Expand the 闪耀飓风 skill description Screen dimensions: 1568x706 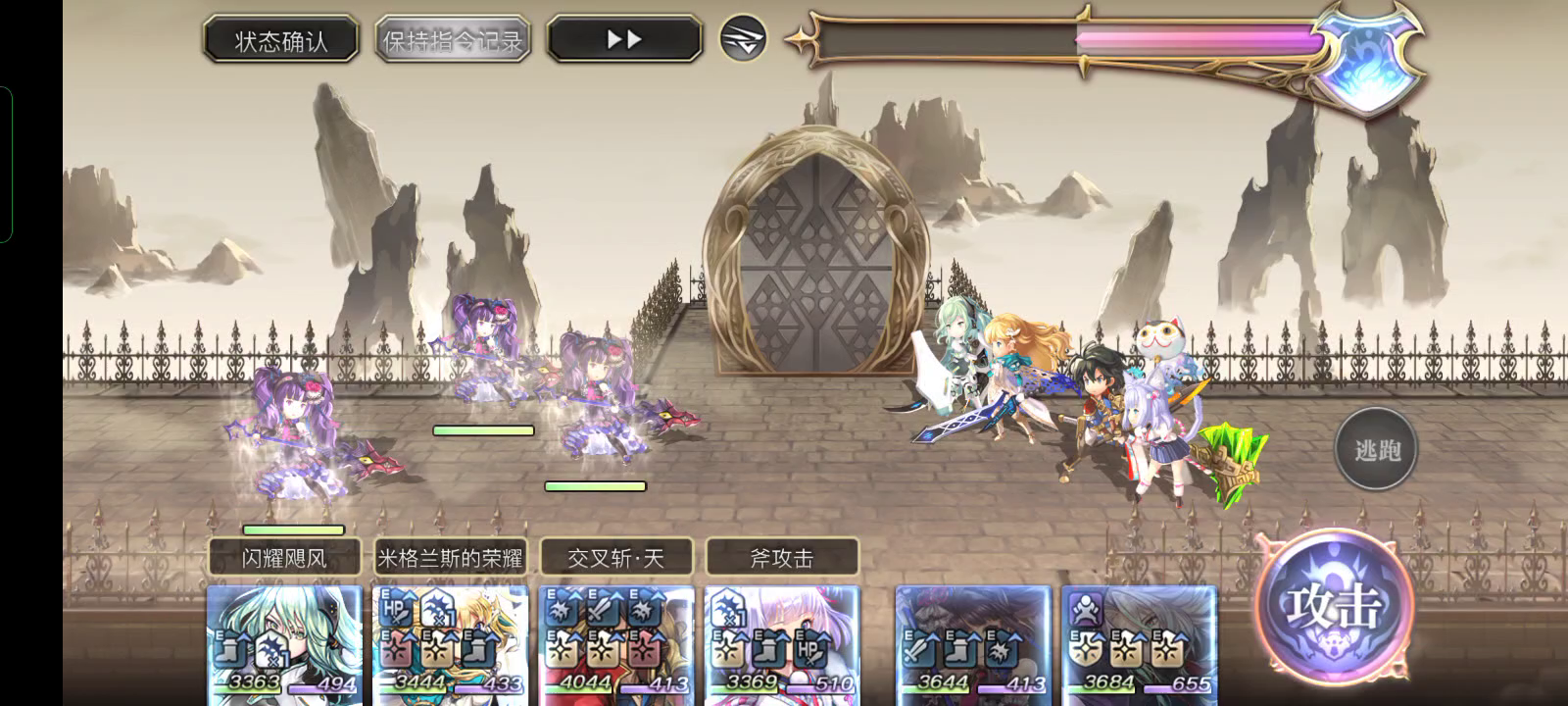[x=283, y=556]
